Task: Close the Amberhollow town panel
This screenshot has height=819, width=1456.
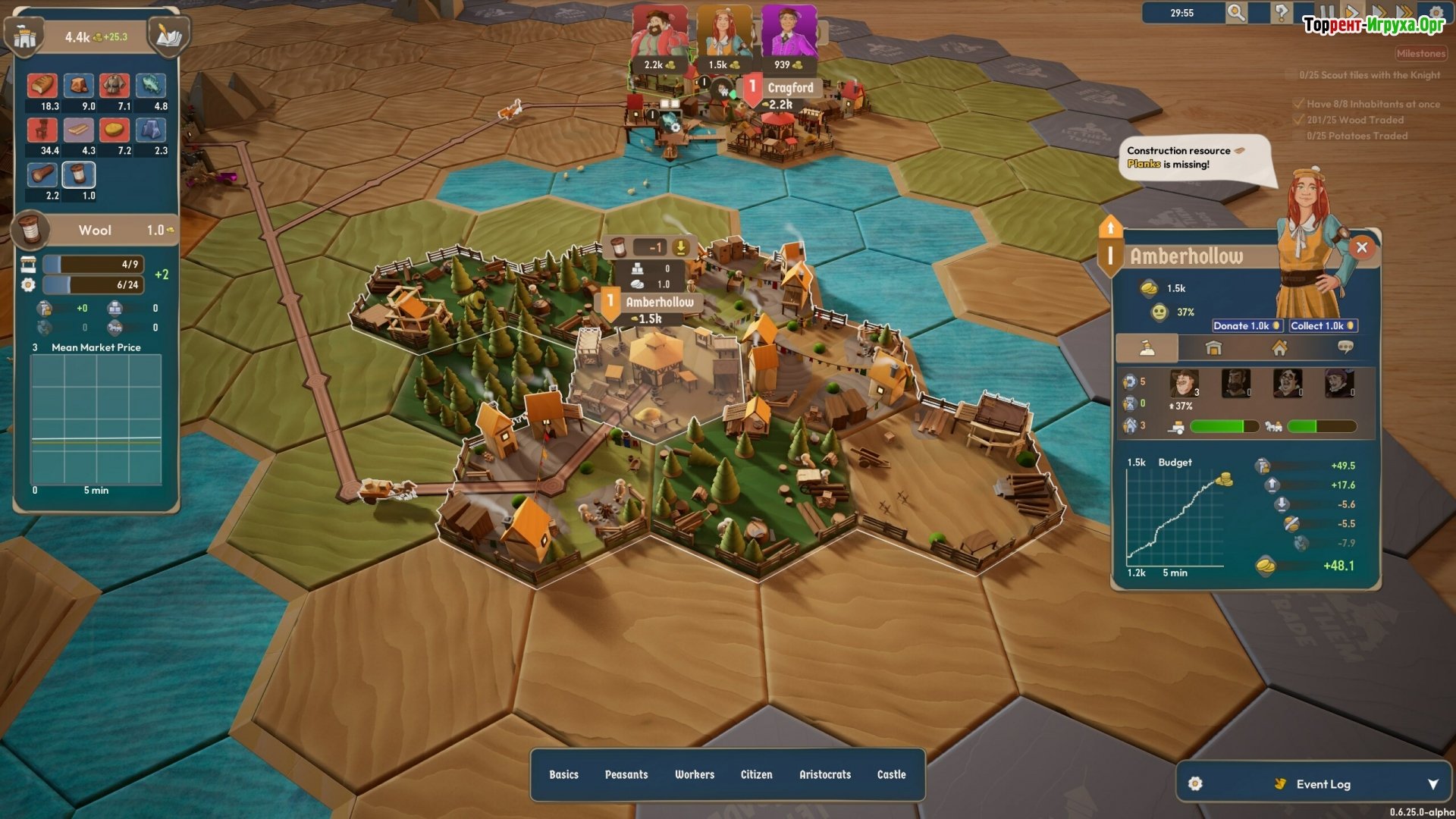Action: [x=1362, y=247]
